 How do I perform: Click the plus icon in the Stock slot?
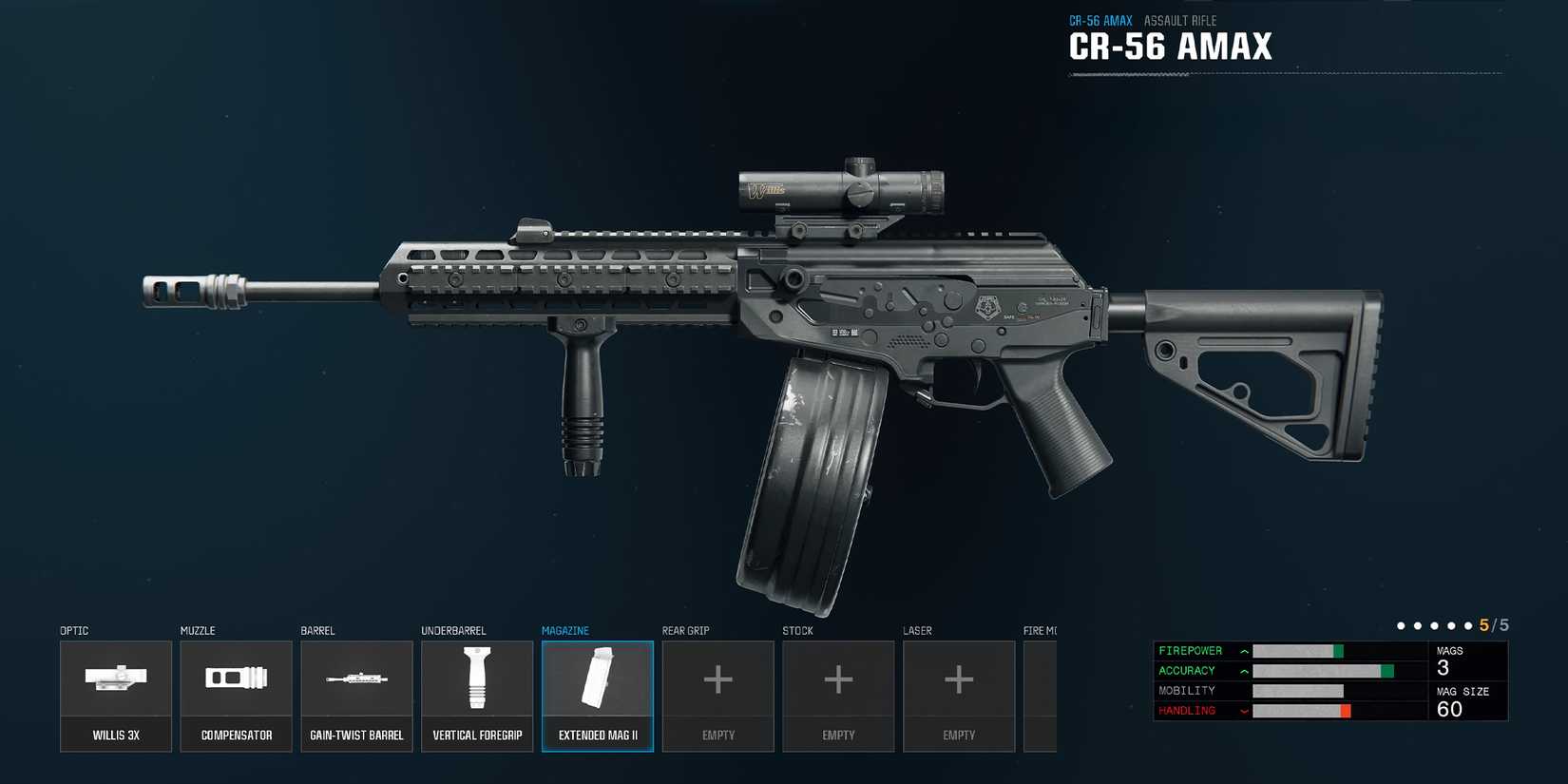tap(838, 679)
